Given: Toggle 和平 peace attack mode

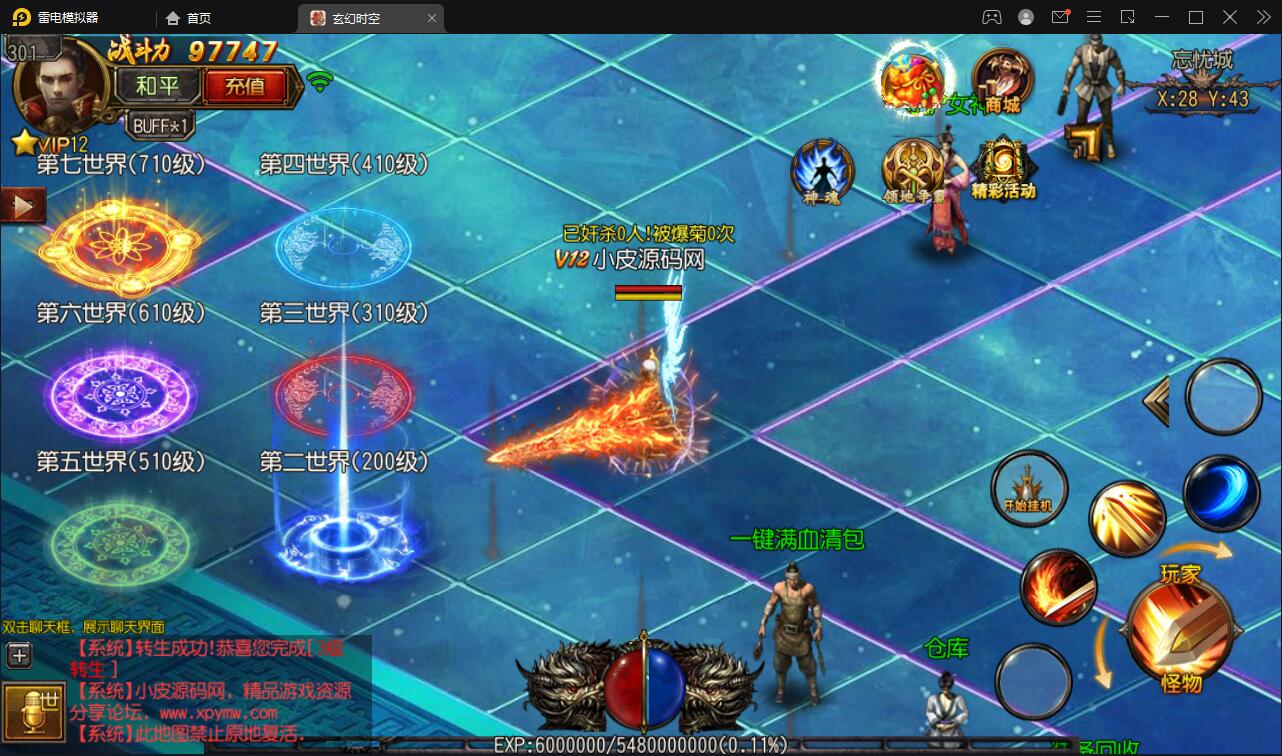Looking at the screenshot, I should (x=157, y=87).
